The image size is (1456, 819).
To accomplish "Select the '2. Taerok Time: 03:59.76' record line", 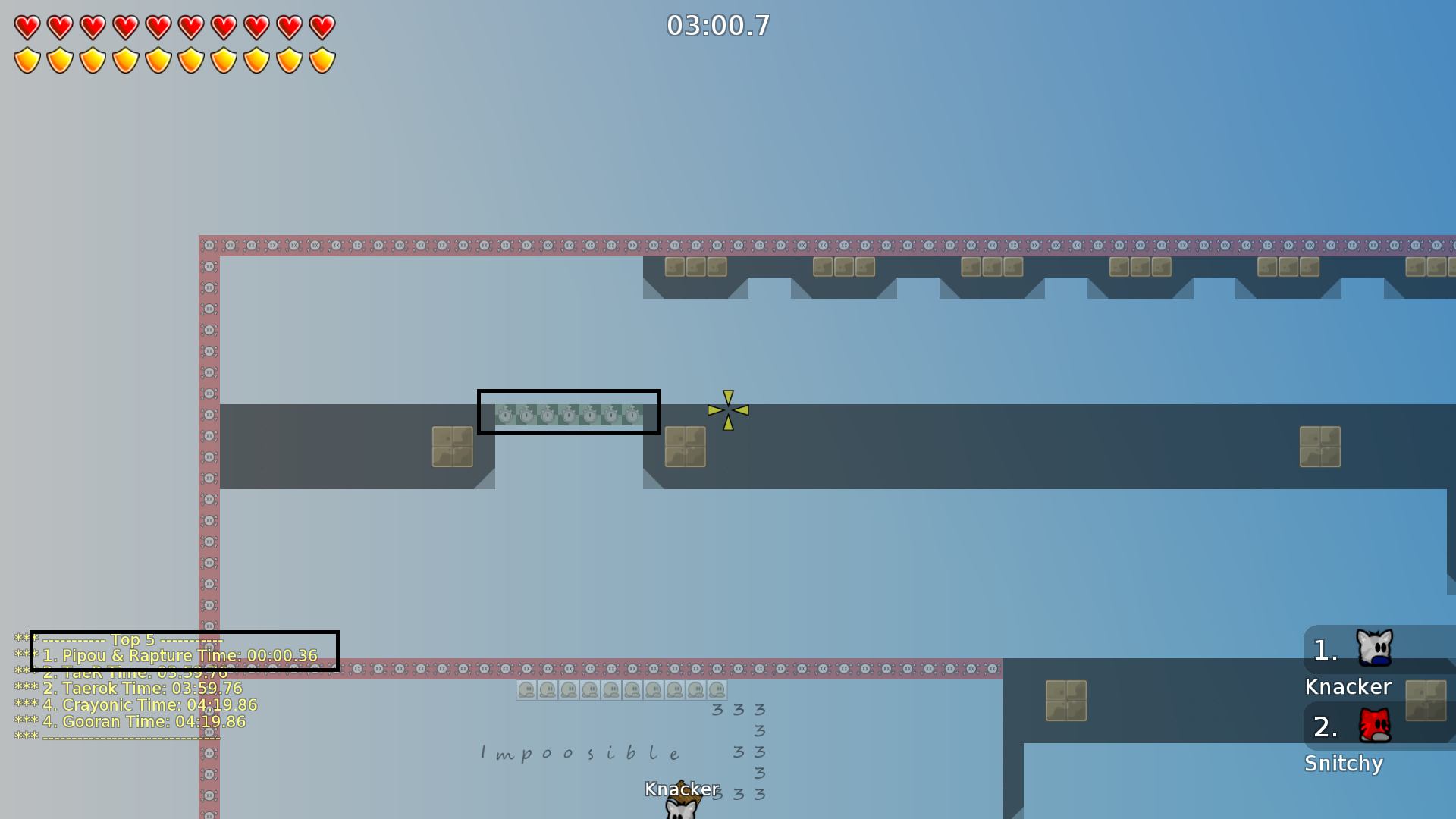I will pyautogui.click(x=141, y=689).
